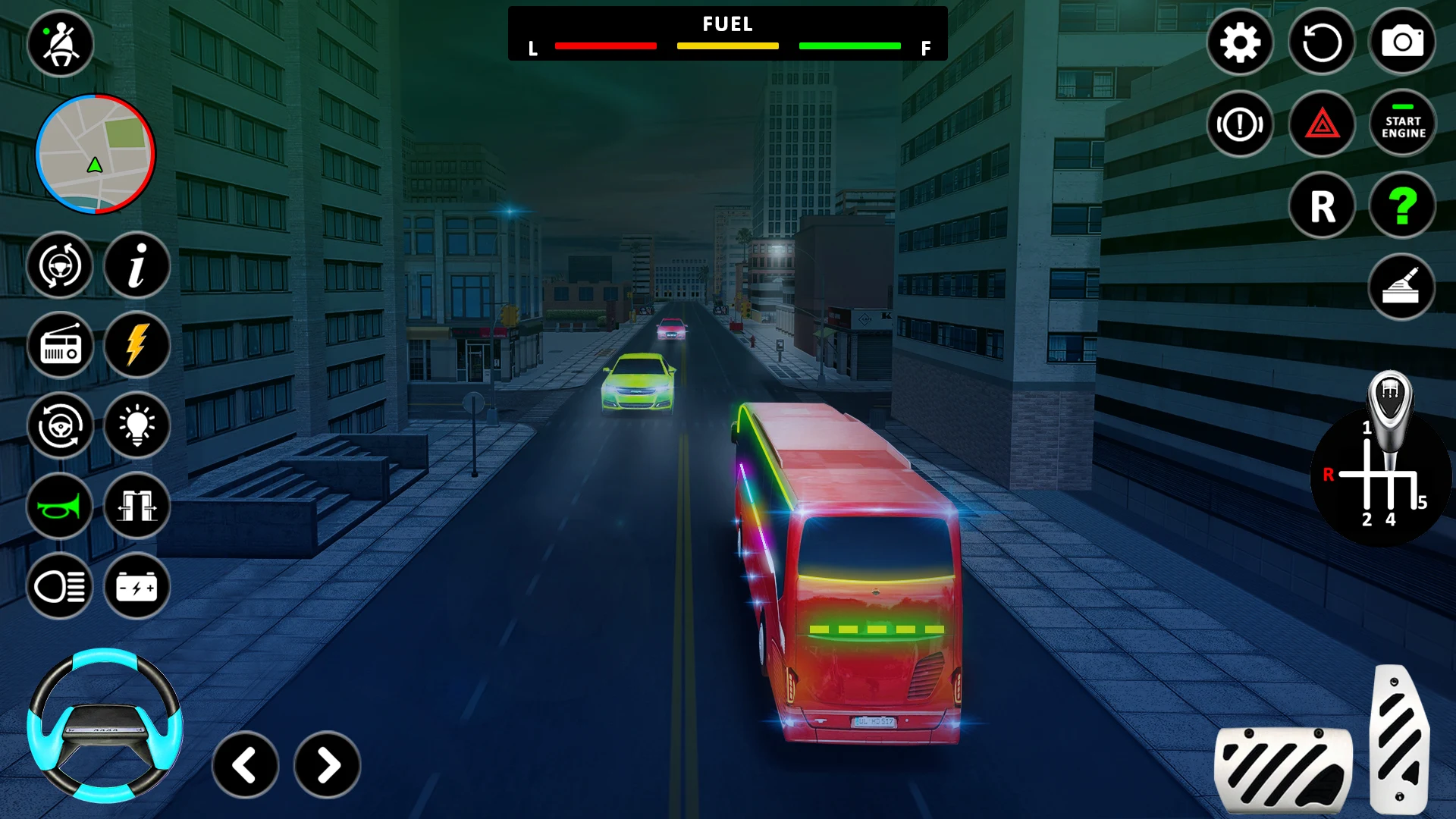Turn on the radio icon

(61, 347)
